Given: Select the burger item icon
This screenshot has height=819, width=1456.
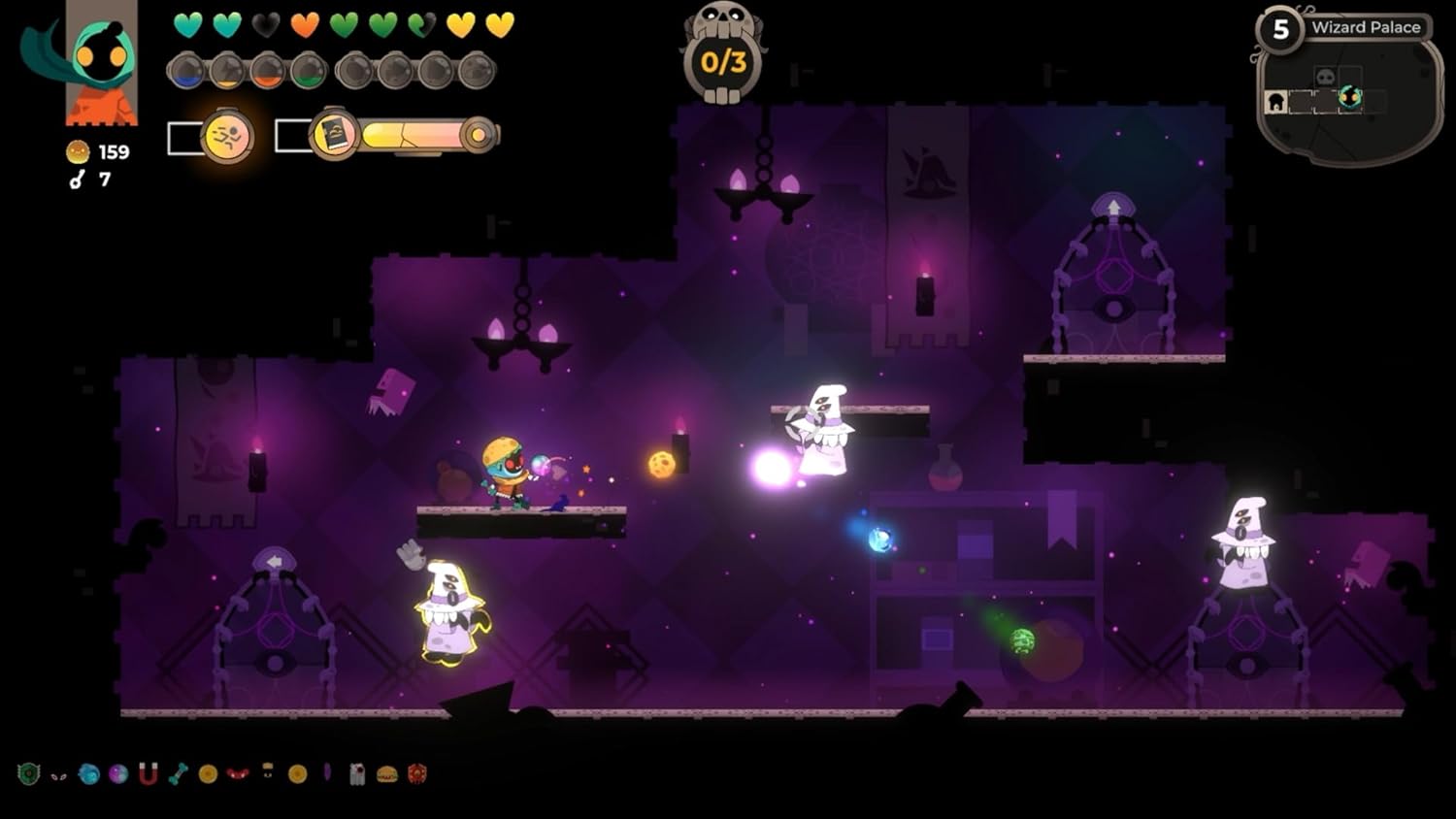Looking at the screenshot, I should [x=386, y=774].
